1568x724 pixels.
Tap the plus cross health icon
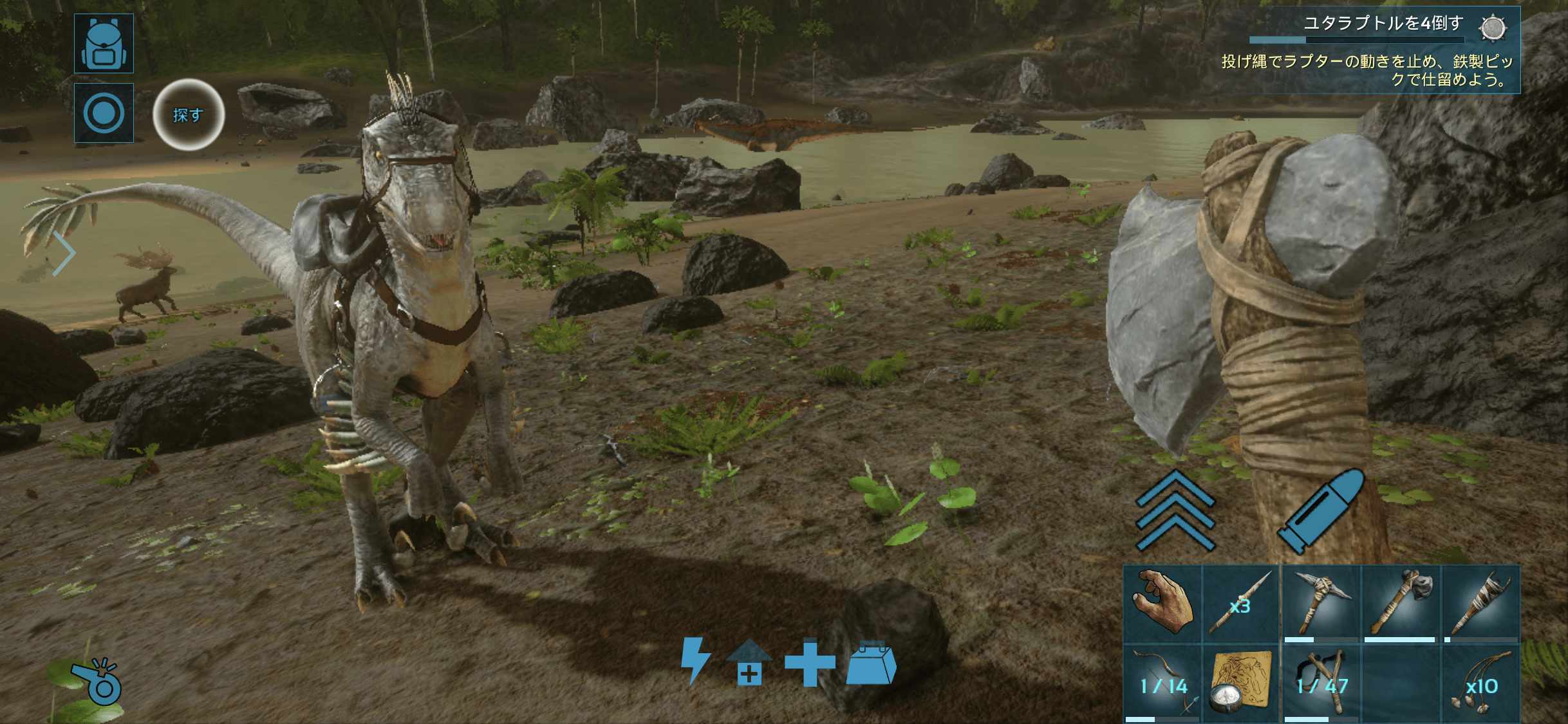[810, 662]
